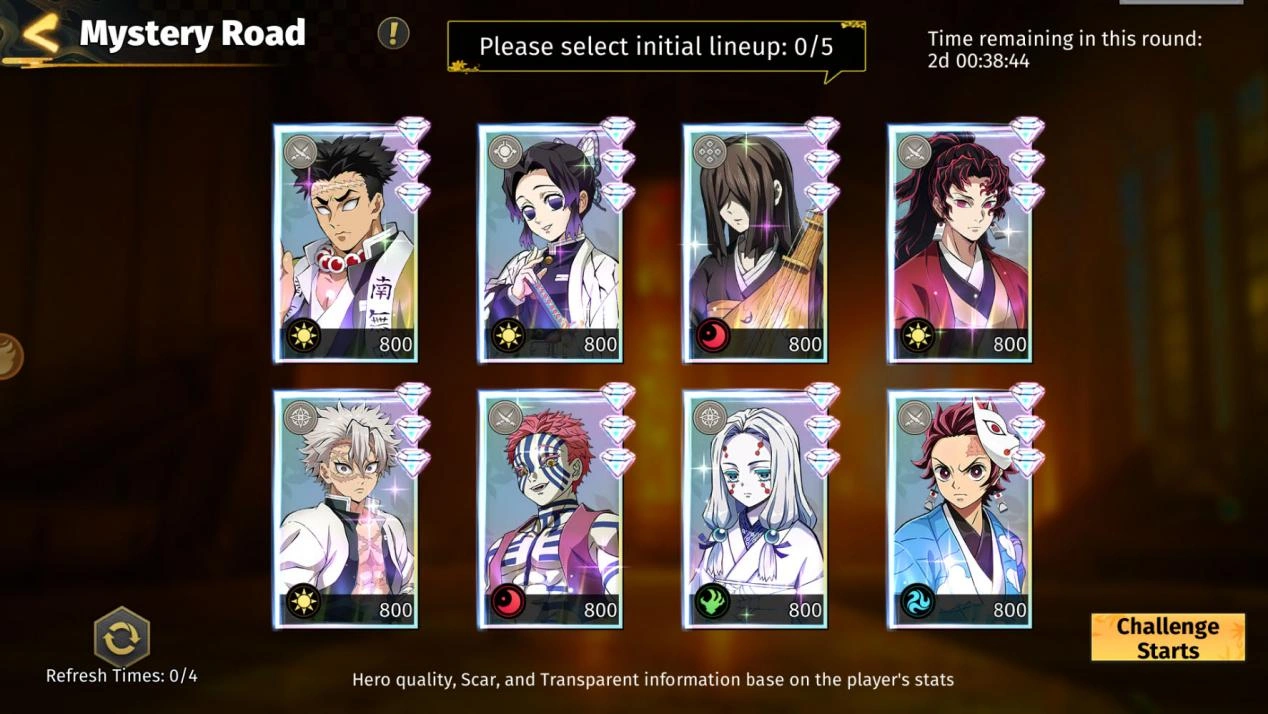Pick the purple-haired hero with butterfly hairpin
1268x714 pixels.
(550, 244)
